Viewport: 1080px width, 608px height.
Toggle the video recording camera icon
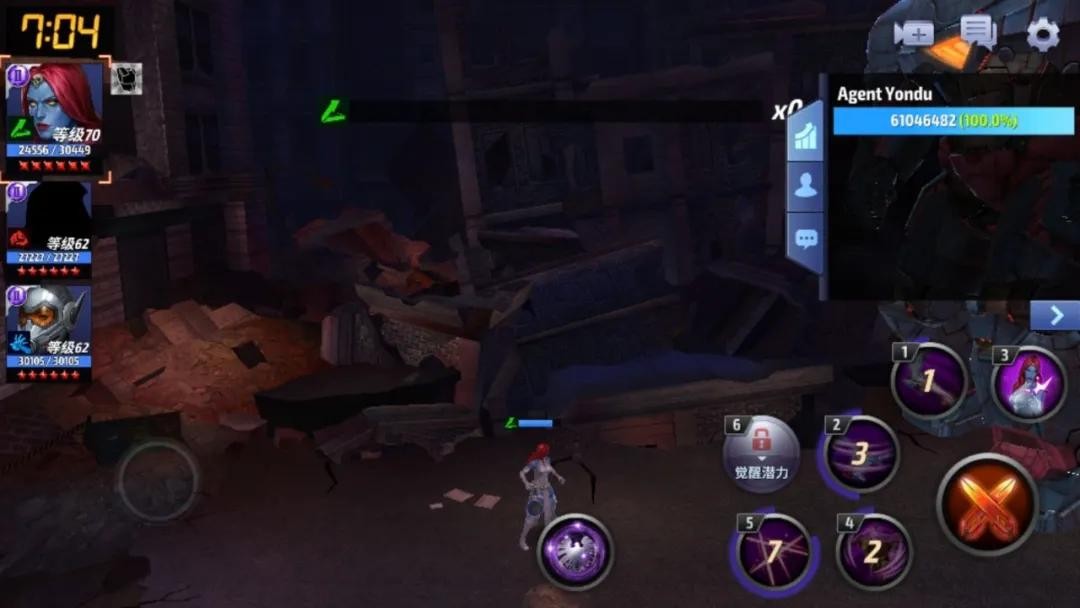[913, 34]
